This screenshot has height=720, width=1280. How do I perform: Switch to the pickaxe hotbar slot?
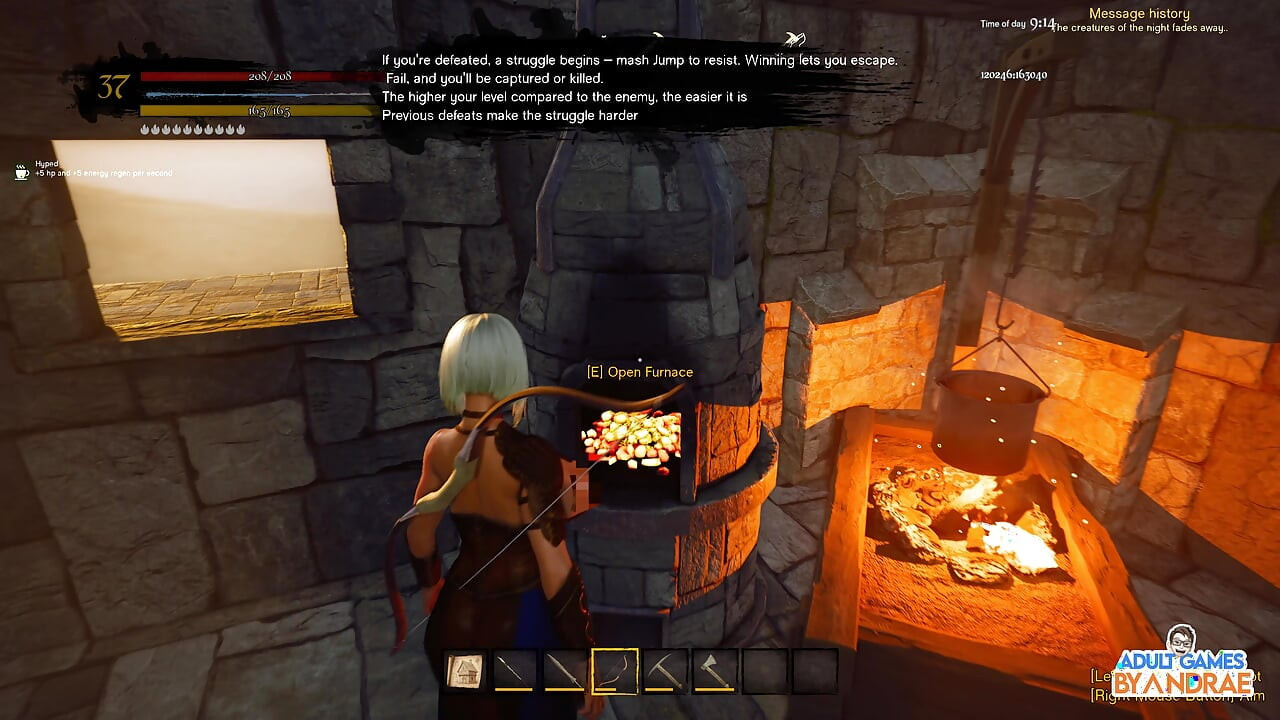coord(665,670)
